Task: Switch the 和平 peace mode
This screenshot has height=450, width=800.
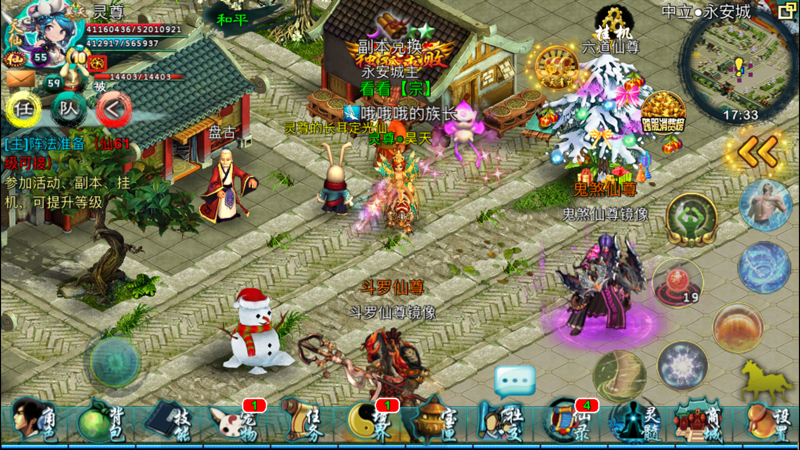Action: tap(233, 17)
